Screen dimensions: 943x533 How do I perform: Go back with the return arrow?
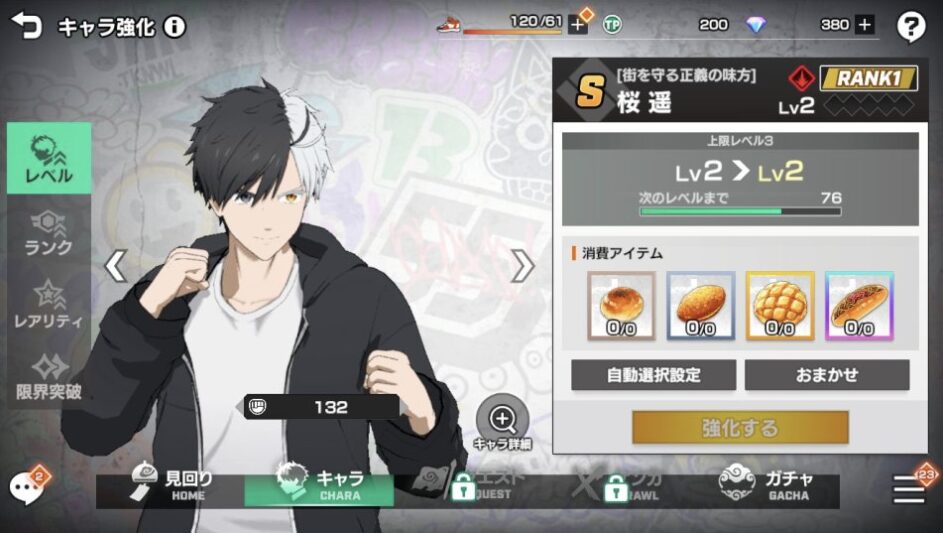pos(26,26)
